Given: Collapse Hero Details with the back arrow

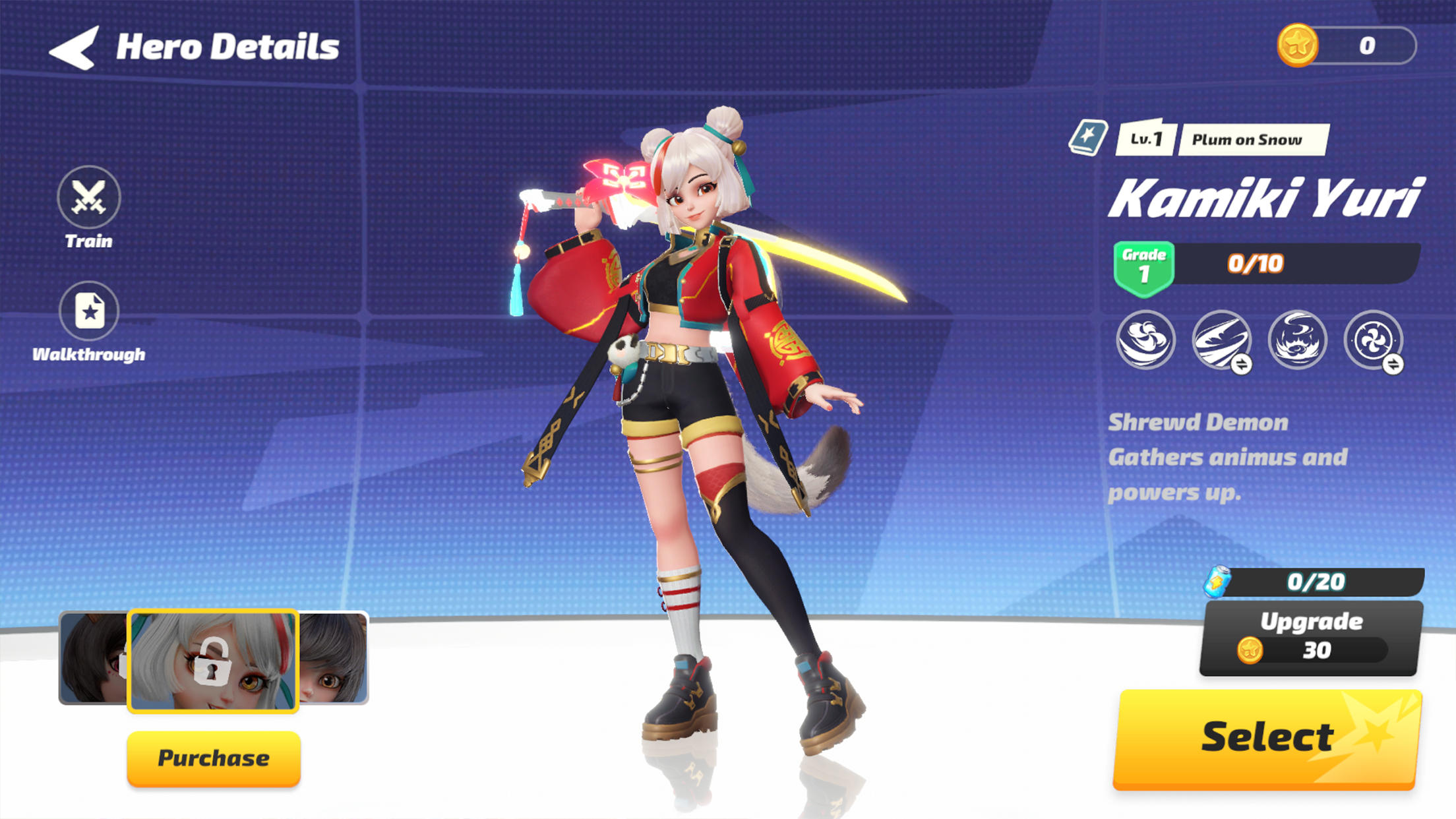Looking at the screenshot, I should (75, 47).
